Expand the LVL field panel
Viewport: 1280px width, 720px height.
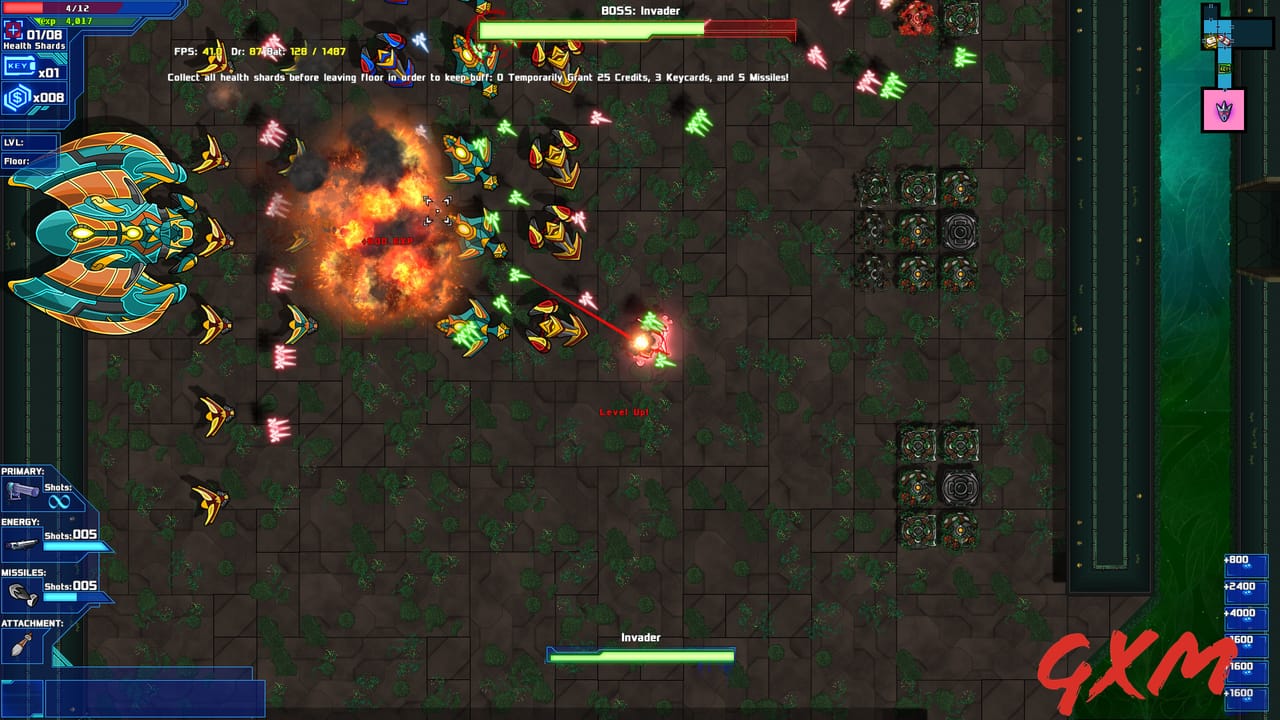tap(28, 141)
